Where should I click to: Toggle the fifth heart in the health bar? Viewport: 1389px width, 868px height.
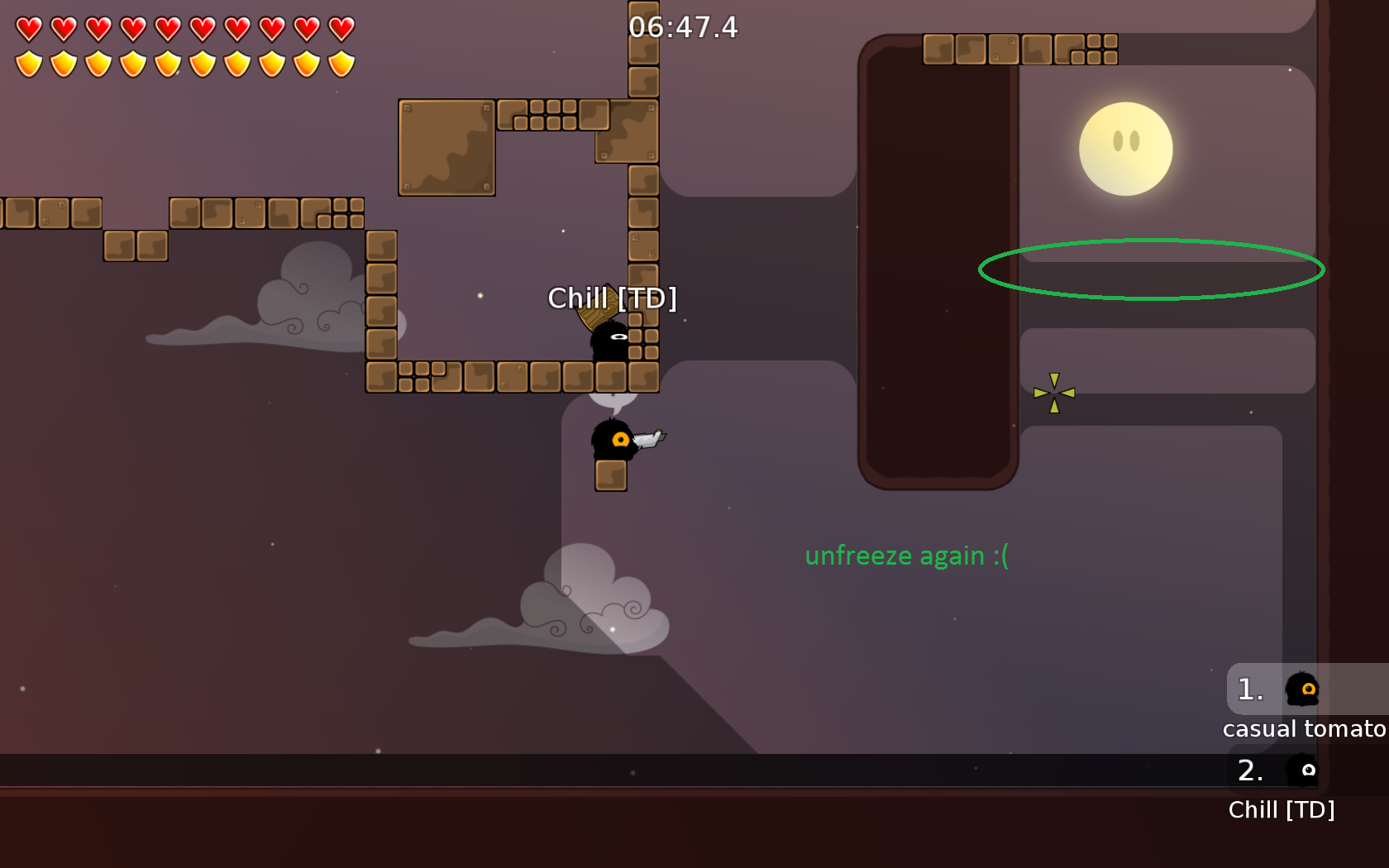168,26
